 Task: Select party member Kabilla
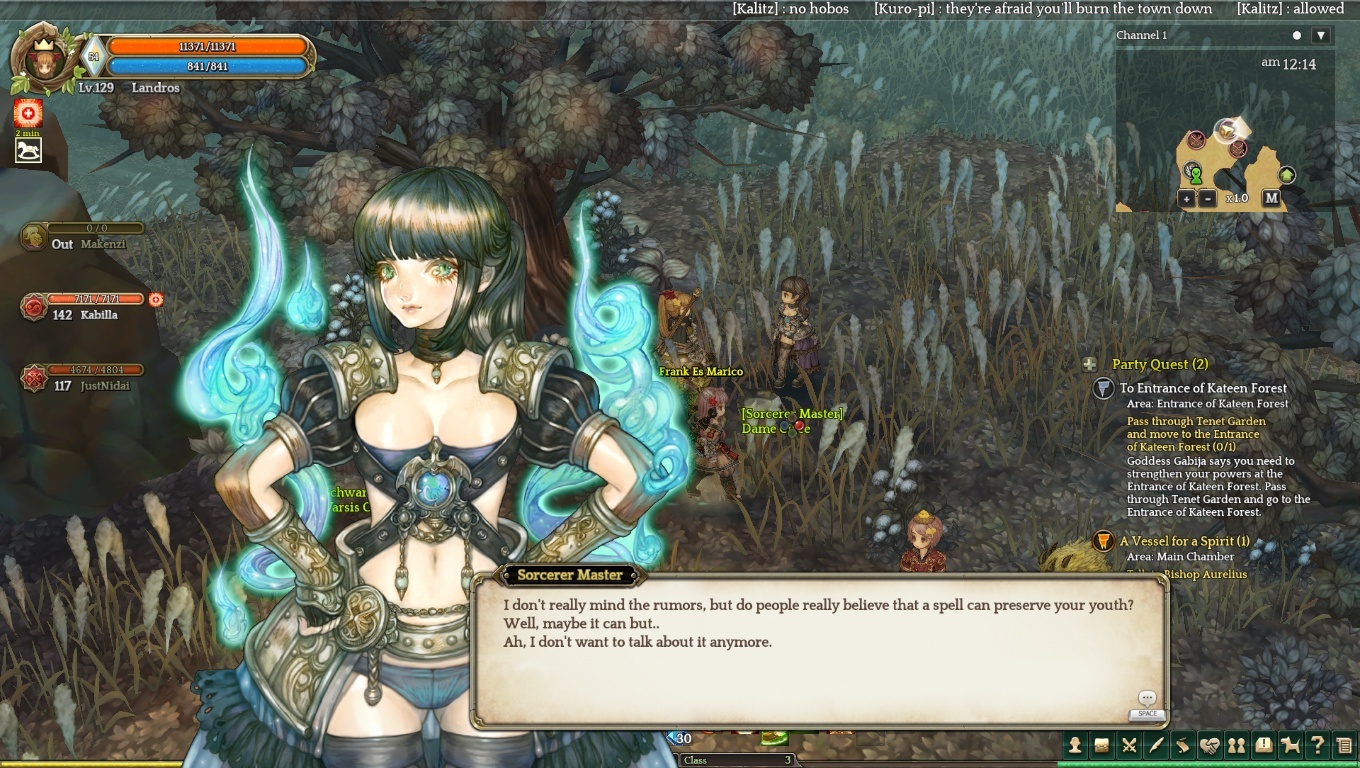point(98,314)
